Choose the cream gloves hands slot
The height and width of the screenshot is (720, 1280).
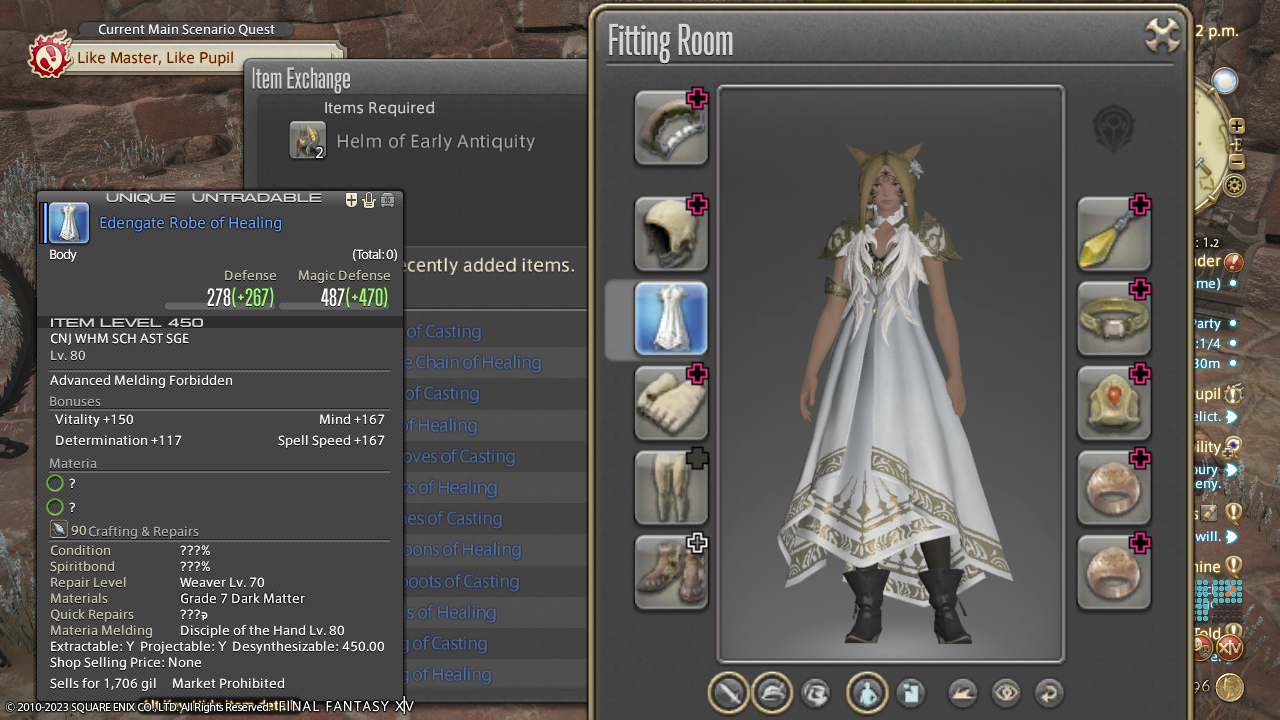671,403
